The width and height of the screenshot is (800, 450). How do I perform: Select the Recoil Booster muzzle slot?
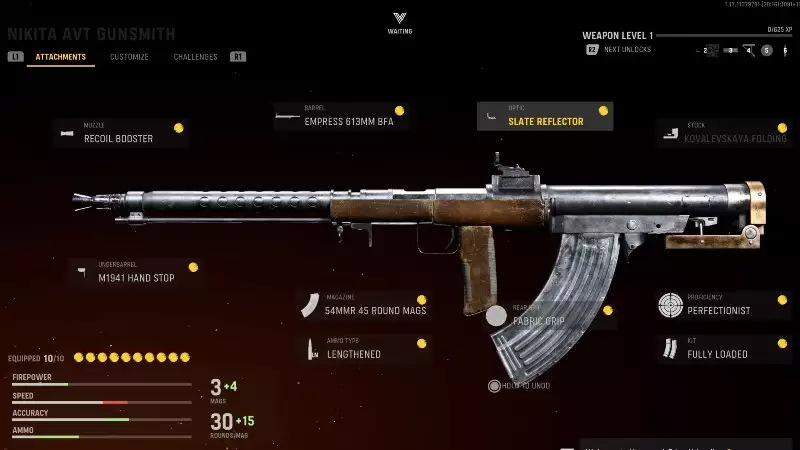click(x=120, y=134)
